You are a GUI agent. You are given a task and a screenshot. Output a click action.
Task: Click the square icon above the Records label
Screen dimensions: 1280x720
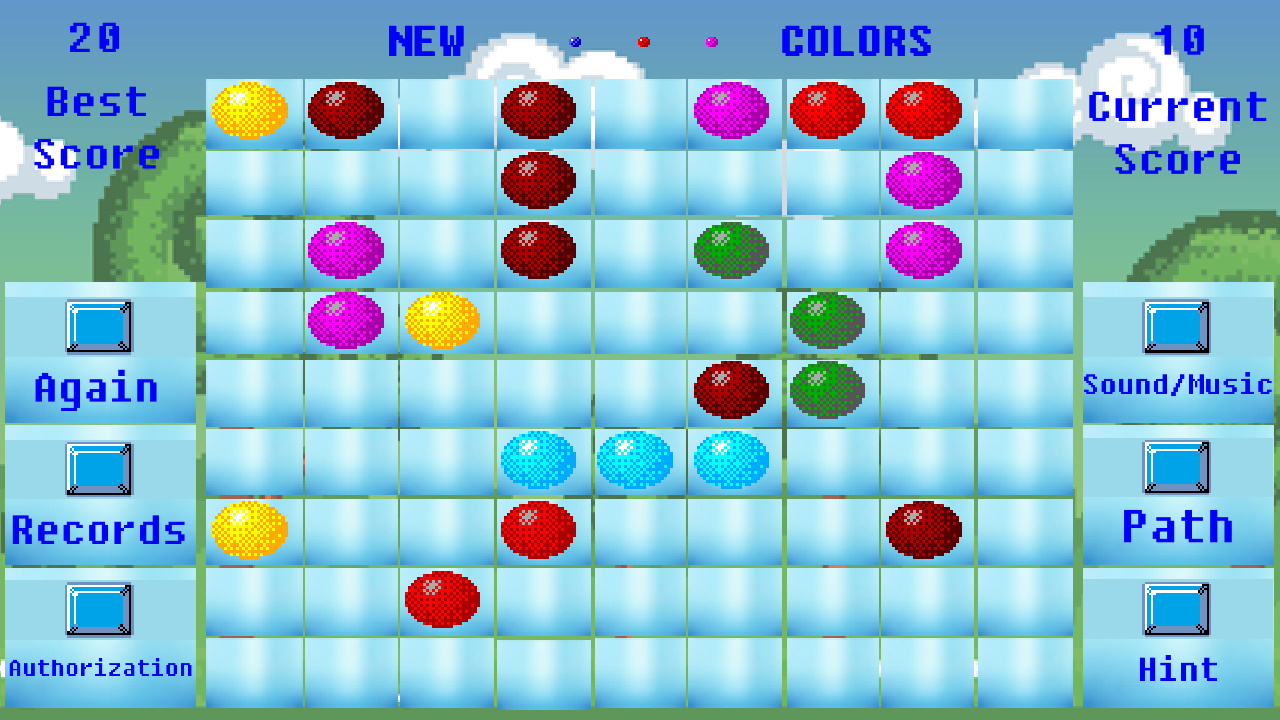coord(99,470)
